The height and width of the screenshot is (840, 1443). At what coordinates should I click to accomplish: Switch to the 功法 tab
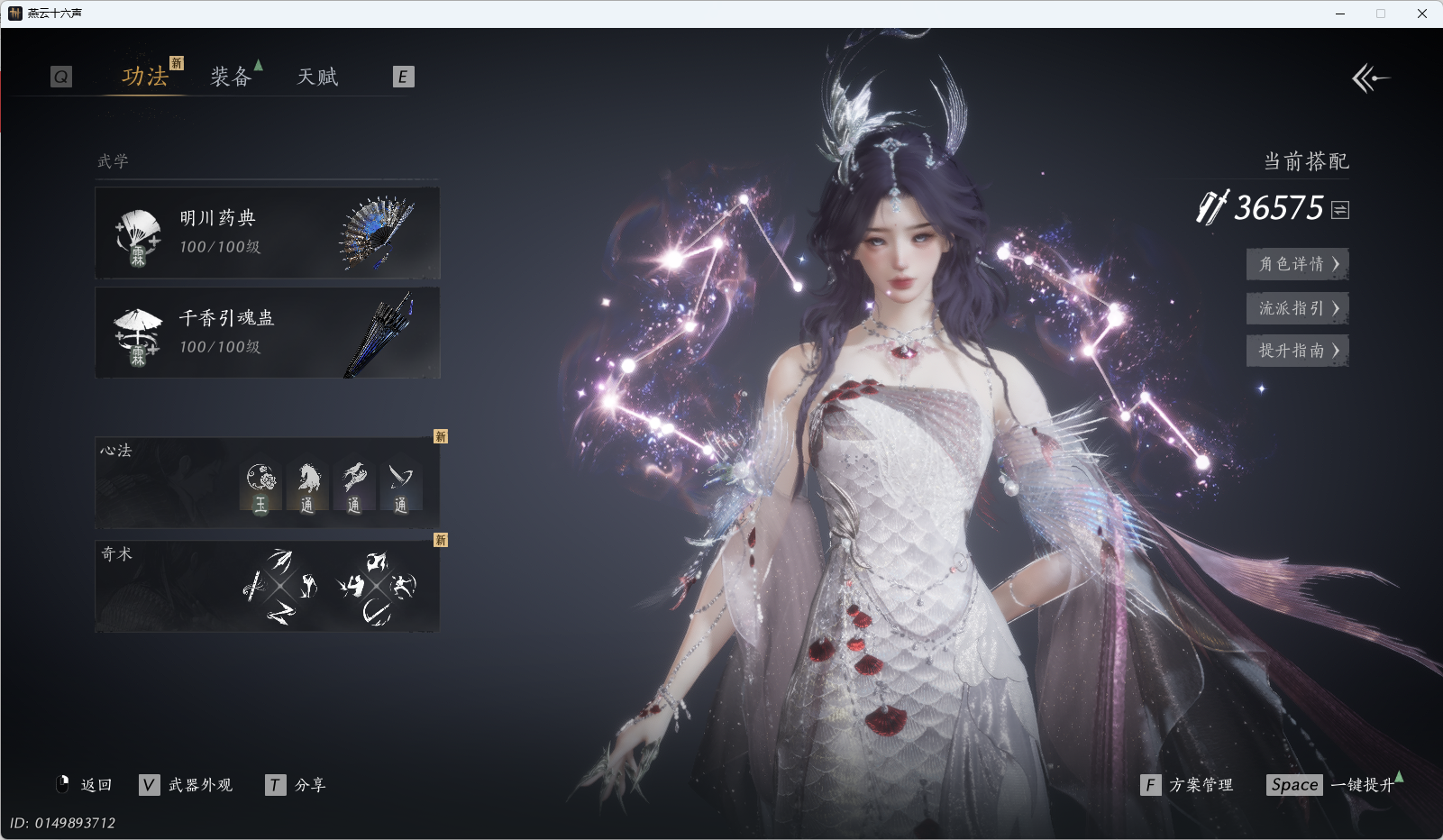(145, 77)
